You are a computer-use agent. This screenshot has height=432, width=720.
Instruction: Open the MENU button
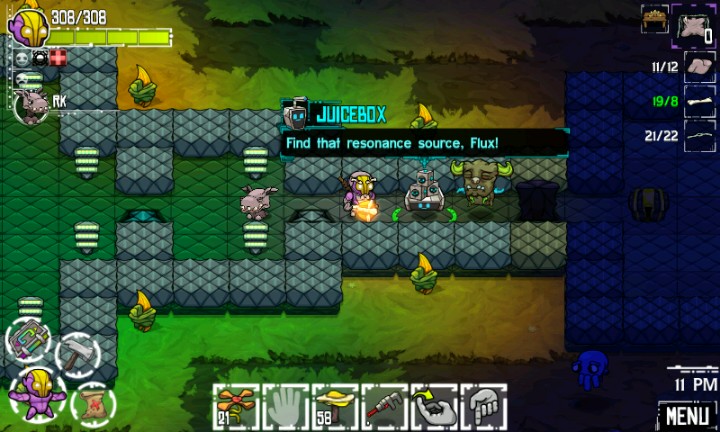pyautogui.click(x=688, y=414)
